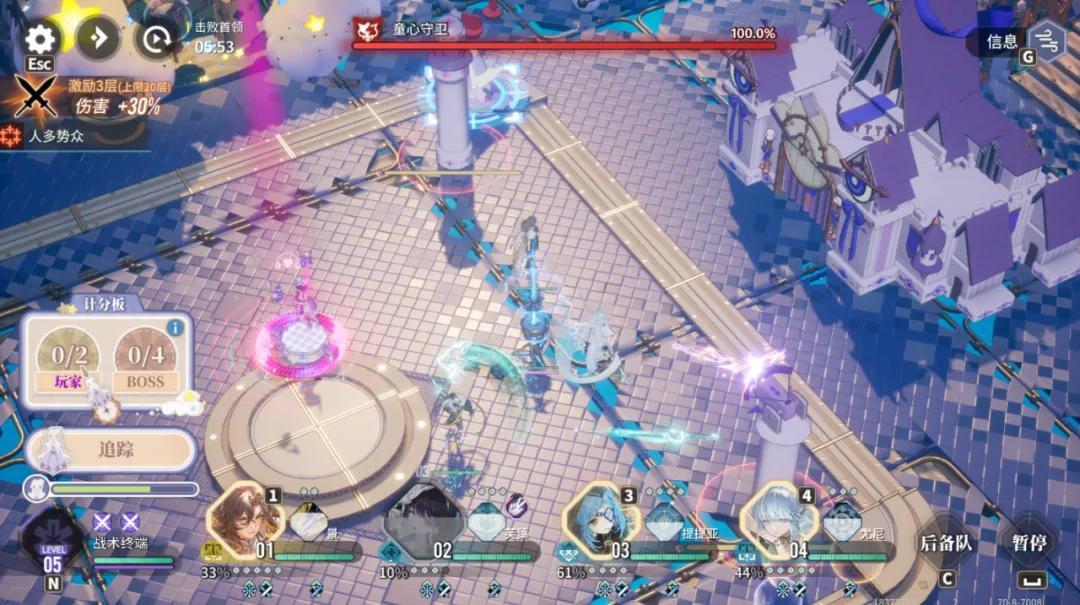Activate the diamond skill icon beside character 01
The height and width of the screenshot is (605, 1080).
308,521
